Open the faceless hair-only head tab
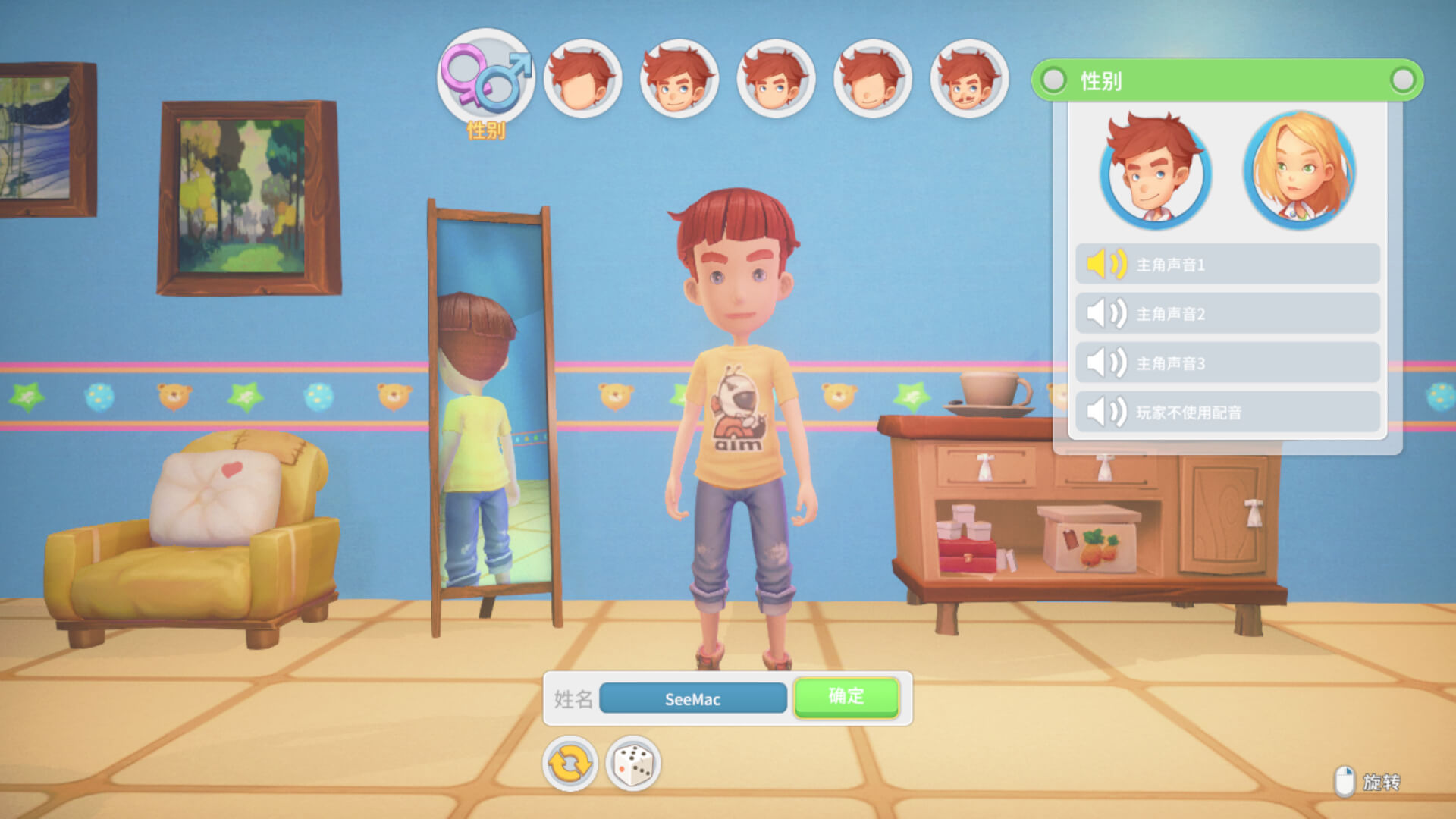1456x819 pixels. 582,79
